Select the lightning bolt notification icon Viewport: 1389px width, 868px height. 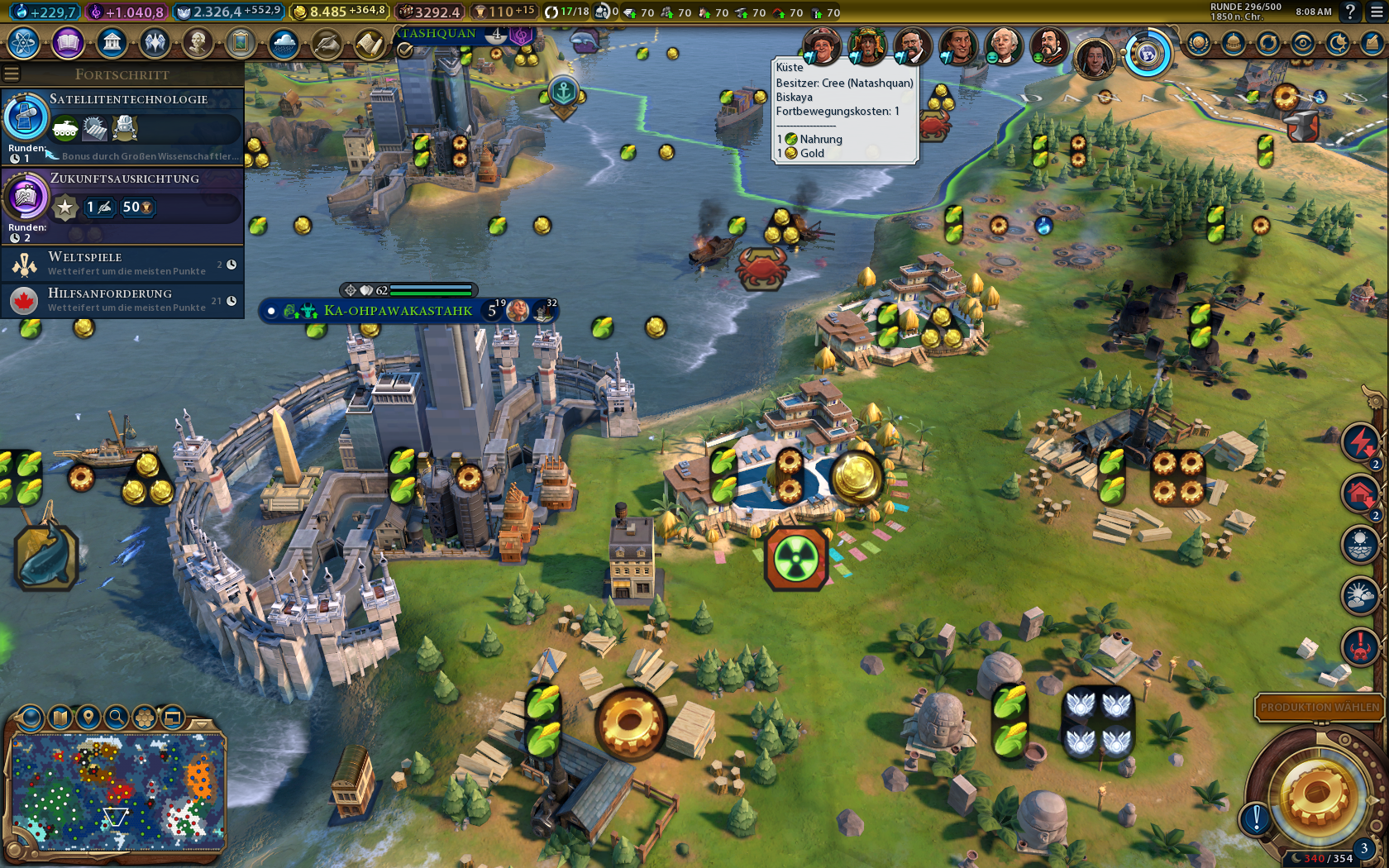(1359, 442)
